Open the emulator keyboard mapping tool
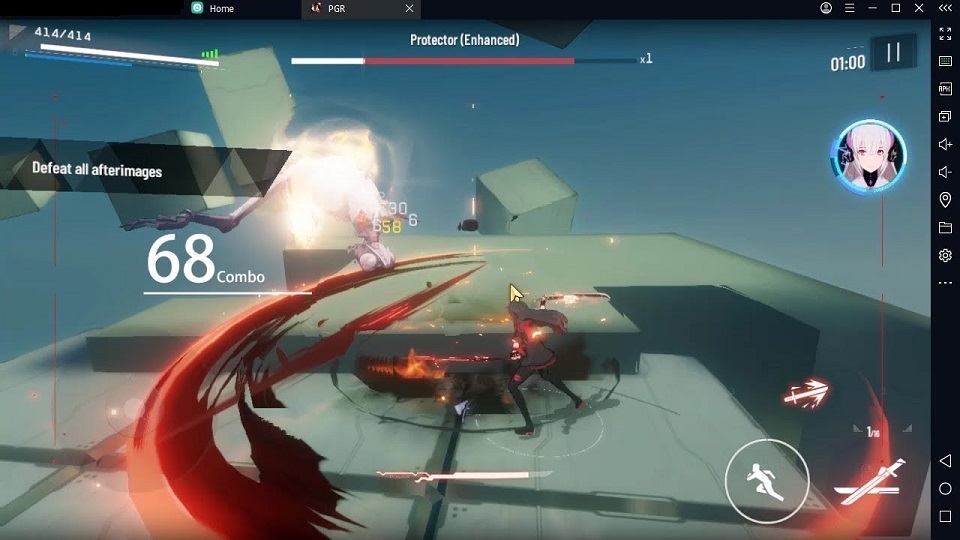The height and width of the screenshot is (540, 960). pyautogui.click(x=945, y=61)
